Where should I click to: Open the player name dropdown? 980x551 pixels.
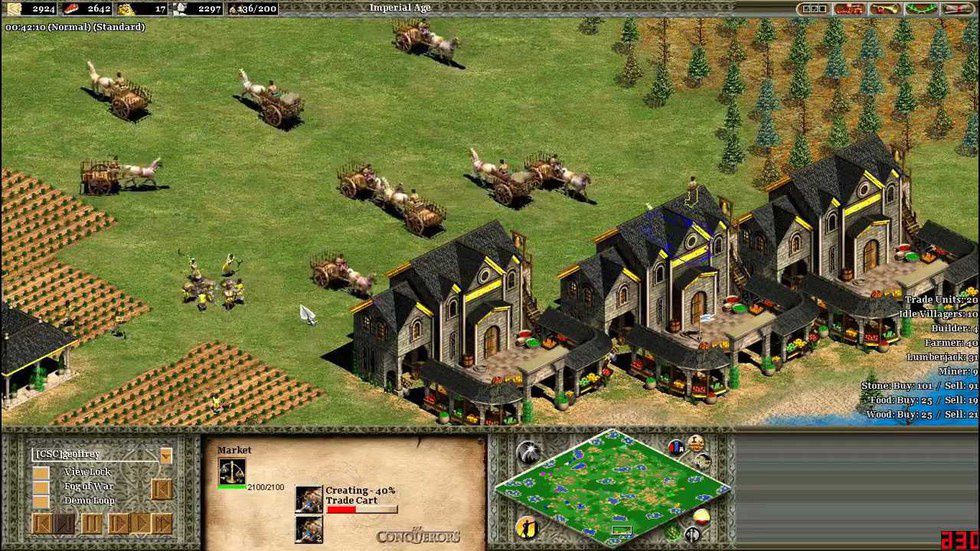tap(165, 455)
